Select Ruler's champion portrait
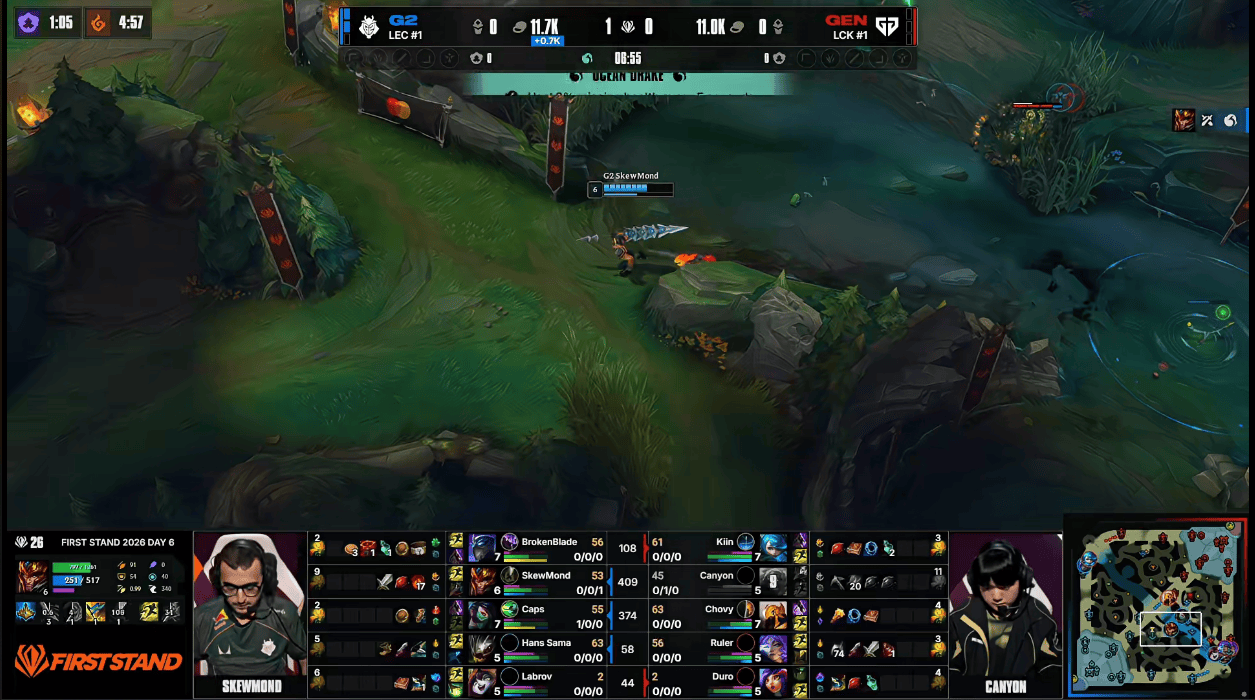Screen dimensions: 1255x700 [x=773, y=649]
